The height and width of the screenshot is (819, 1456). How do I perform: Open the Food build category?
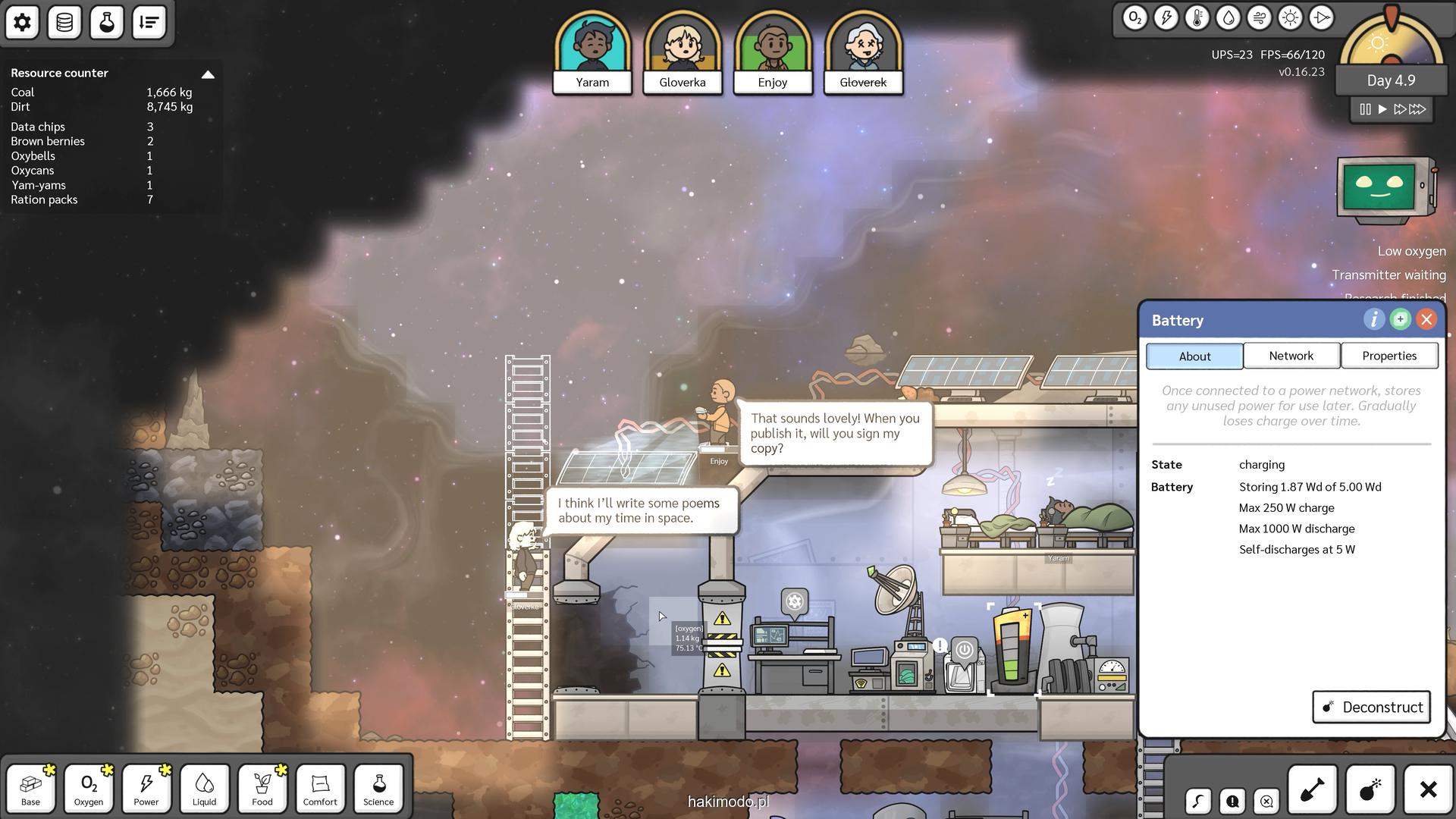click(x=262, y=789)
